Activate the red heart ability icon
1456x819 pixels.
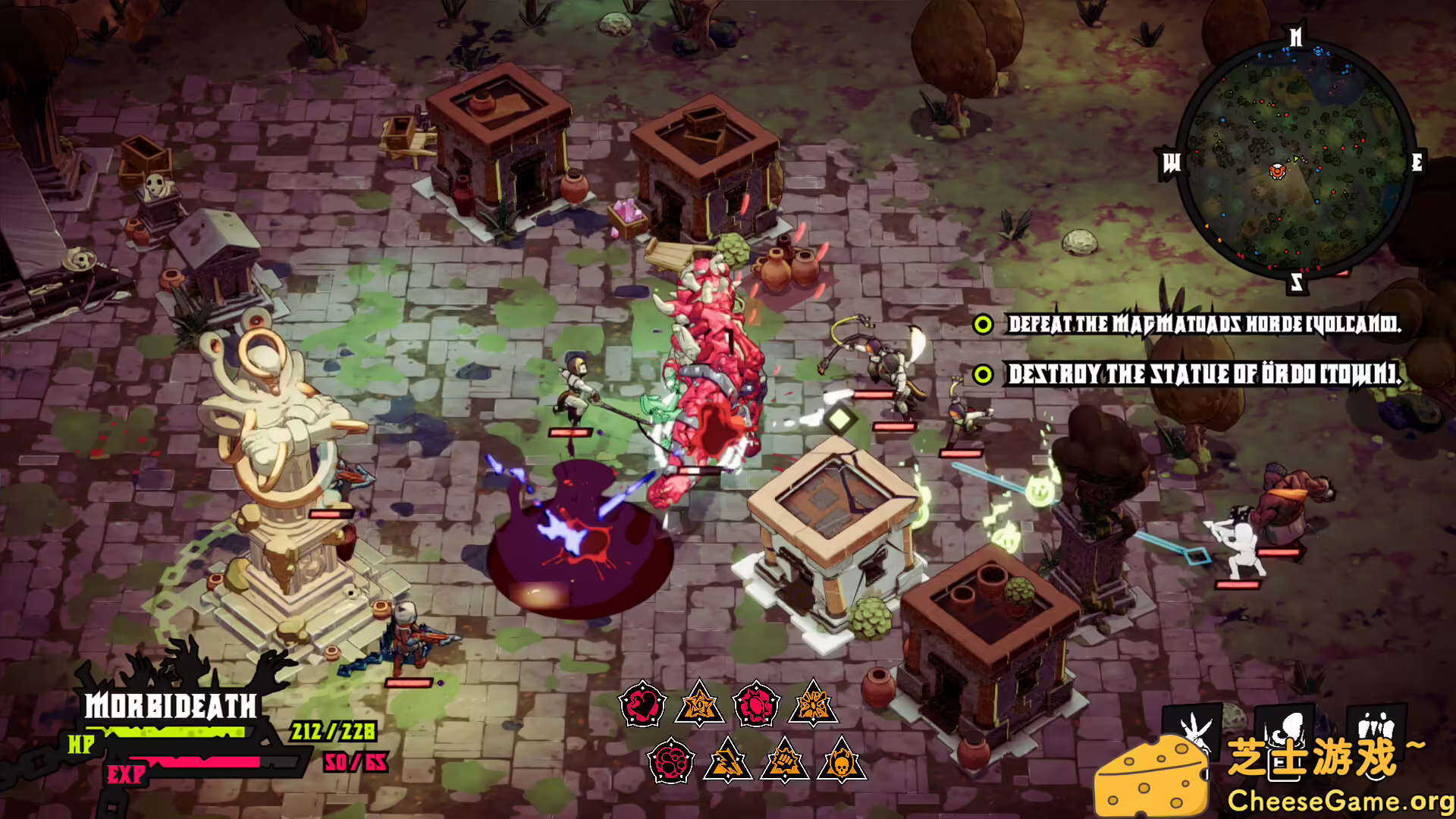(x=642, y=704)
